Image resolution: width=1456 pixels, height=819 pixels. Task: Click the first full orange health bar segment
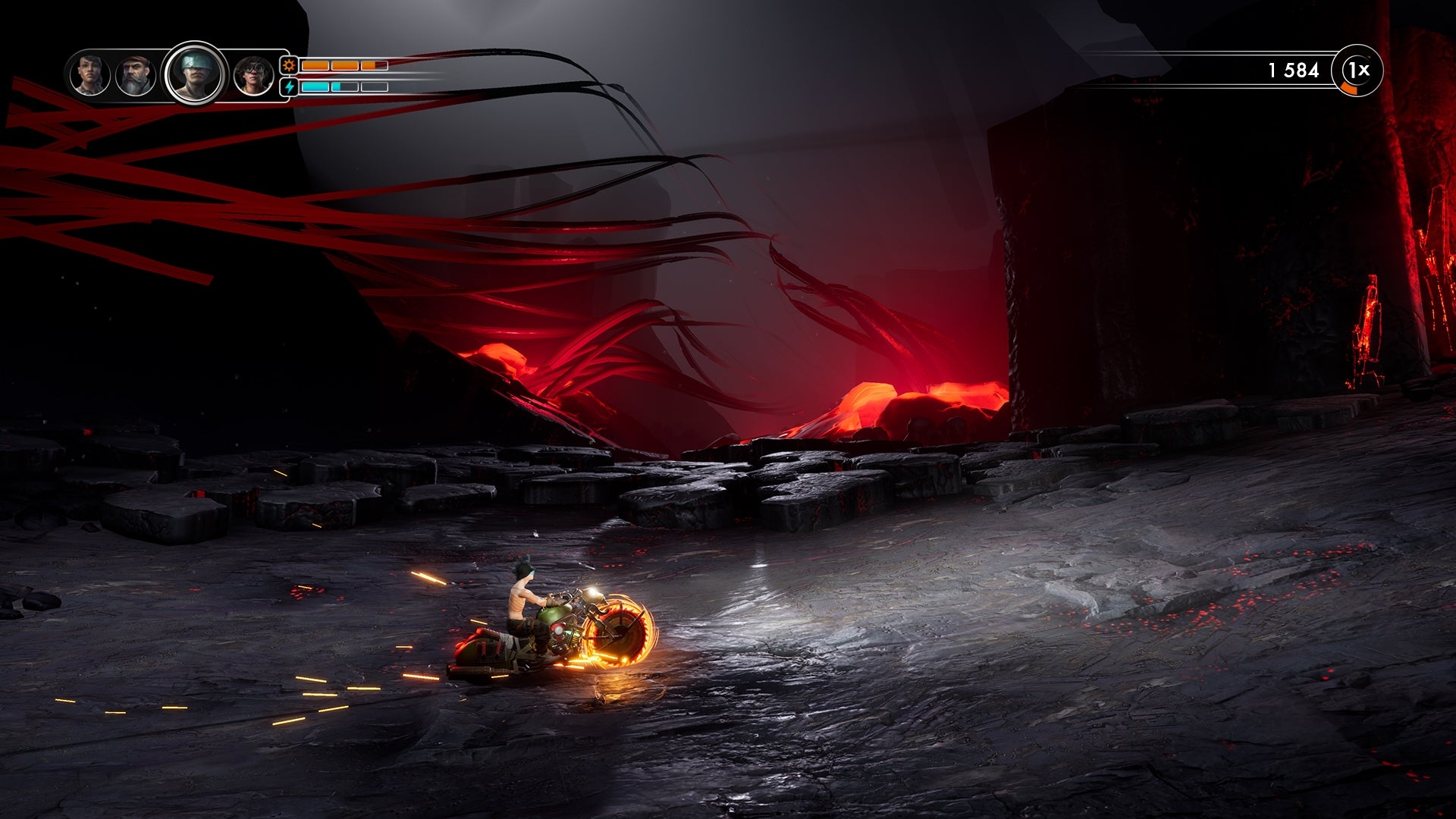[315, 66]
